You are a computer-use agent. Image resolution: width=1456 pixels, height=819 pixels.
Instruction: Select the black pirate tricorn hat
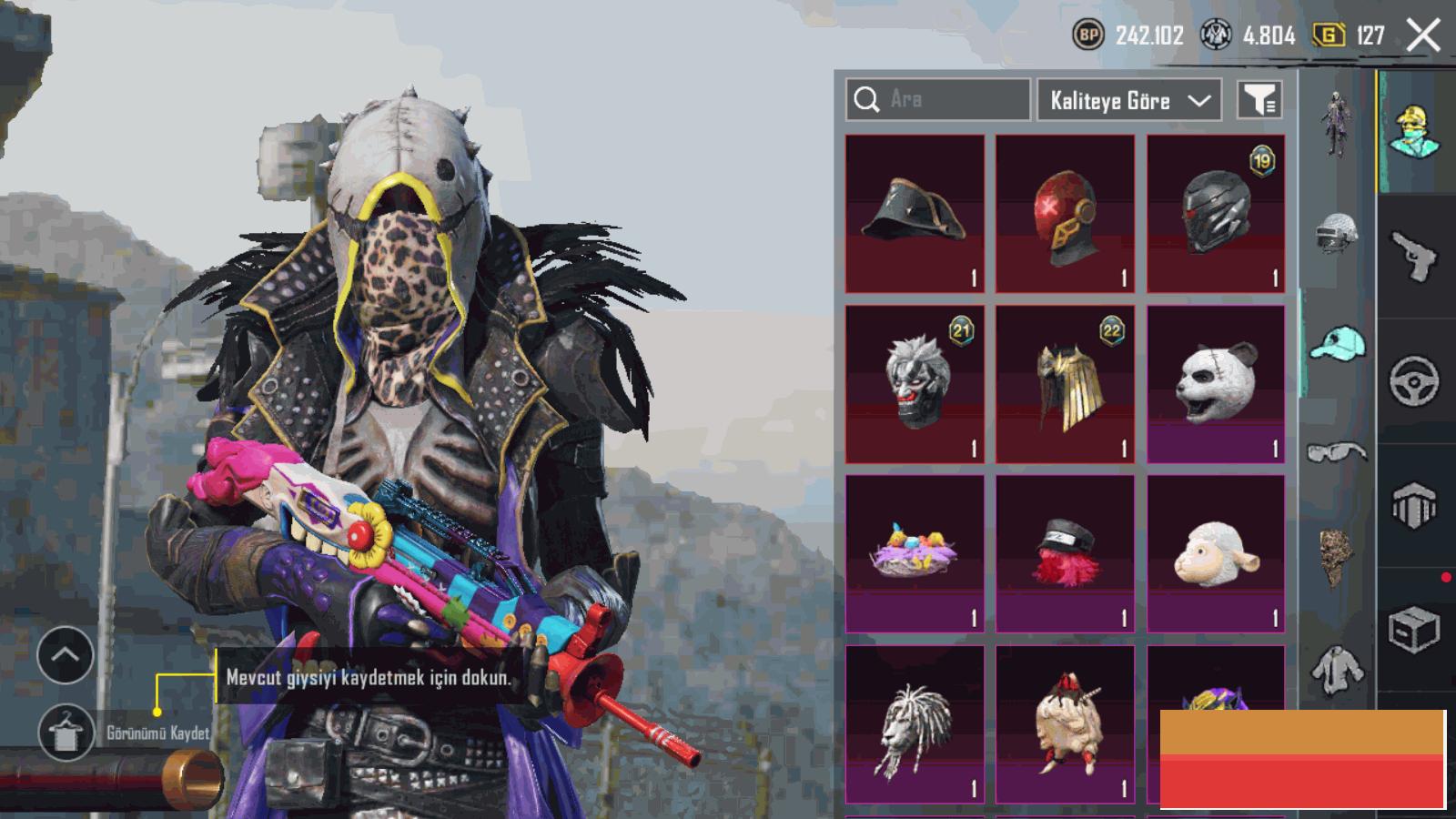coord(915,214)
